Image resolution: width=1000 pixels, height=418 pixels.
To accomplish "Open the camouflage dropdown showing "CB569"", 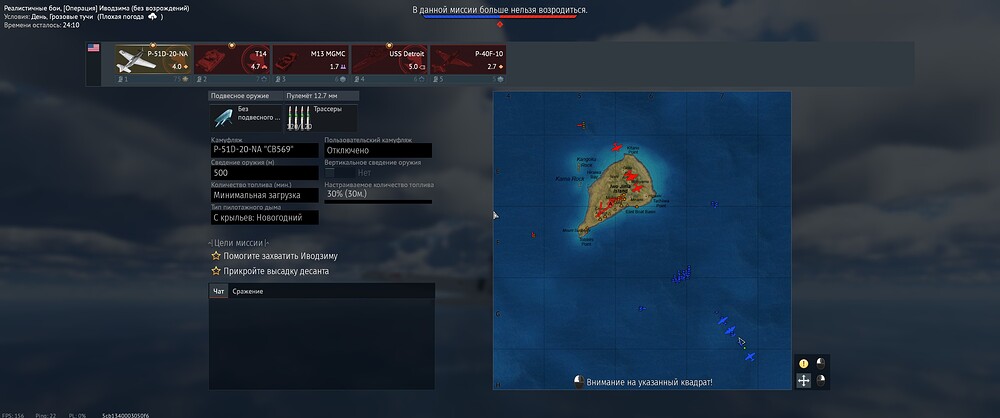I will [x=265, y=150].
